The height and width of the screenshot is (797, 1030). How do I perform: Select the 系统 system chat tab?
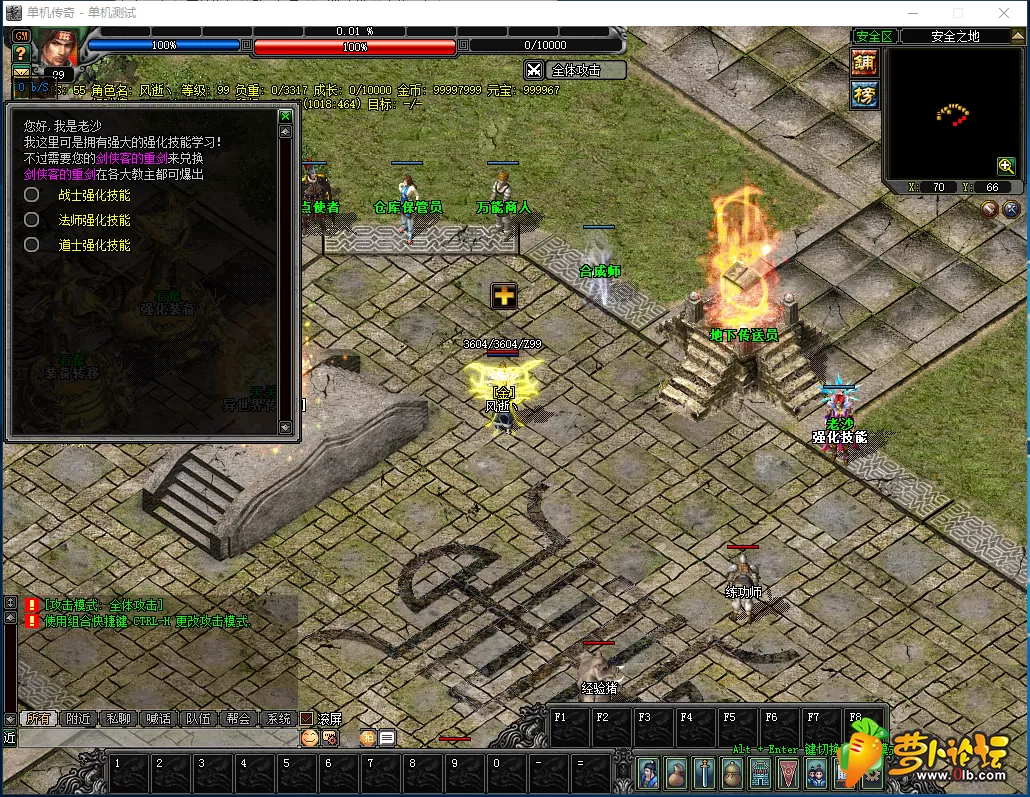coord(277,718)
